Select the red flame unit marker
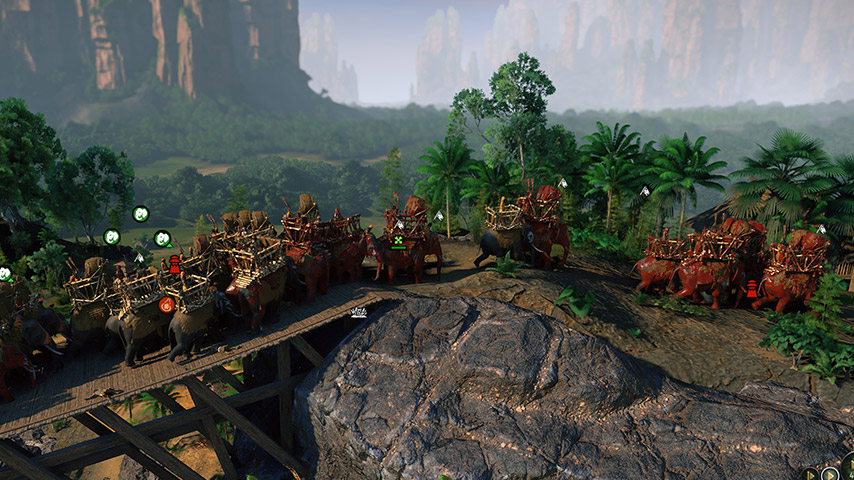854x480 pixels. coord(167,304)
